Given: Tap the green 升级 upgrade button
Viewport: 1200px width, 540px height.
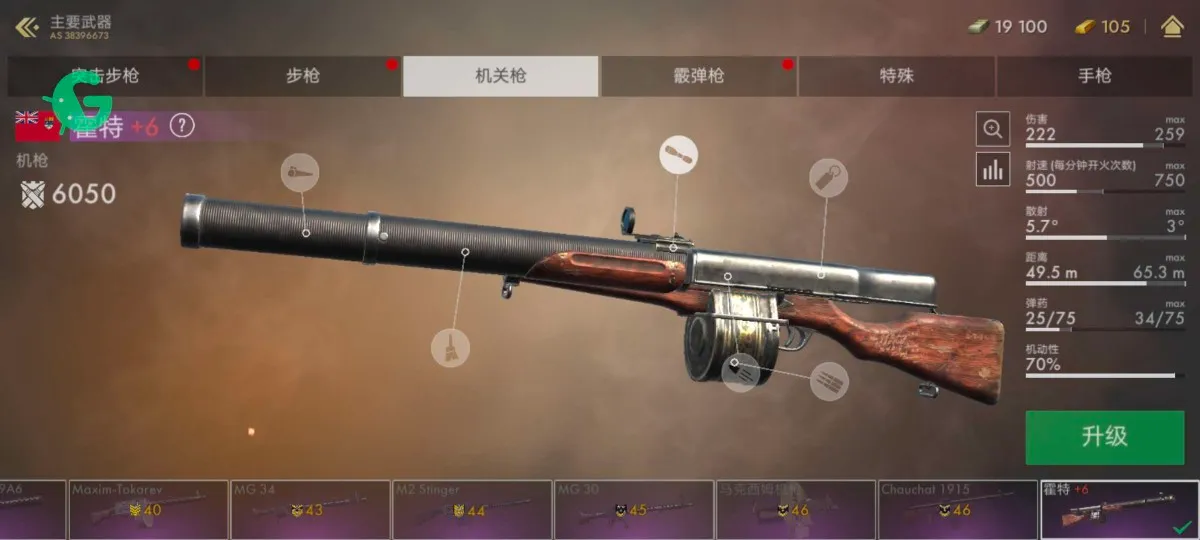Looking at the screenshot, I should [1104, 436].
